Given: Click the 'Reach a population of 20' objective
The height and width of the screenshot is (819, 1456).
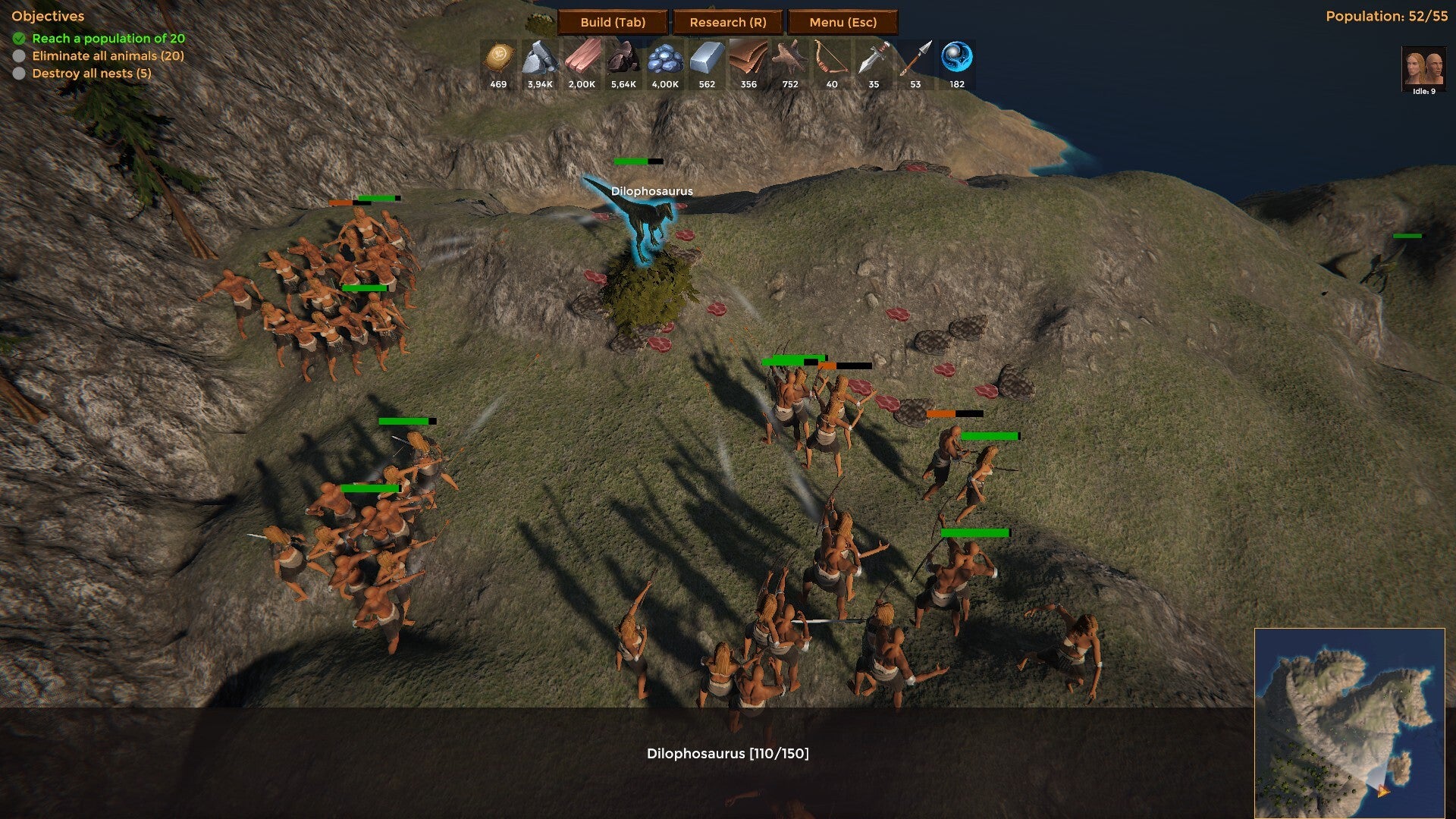Looking at the screenshot, I should 108,38.
